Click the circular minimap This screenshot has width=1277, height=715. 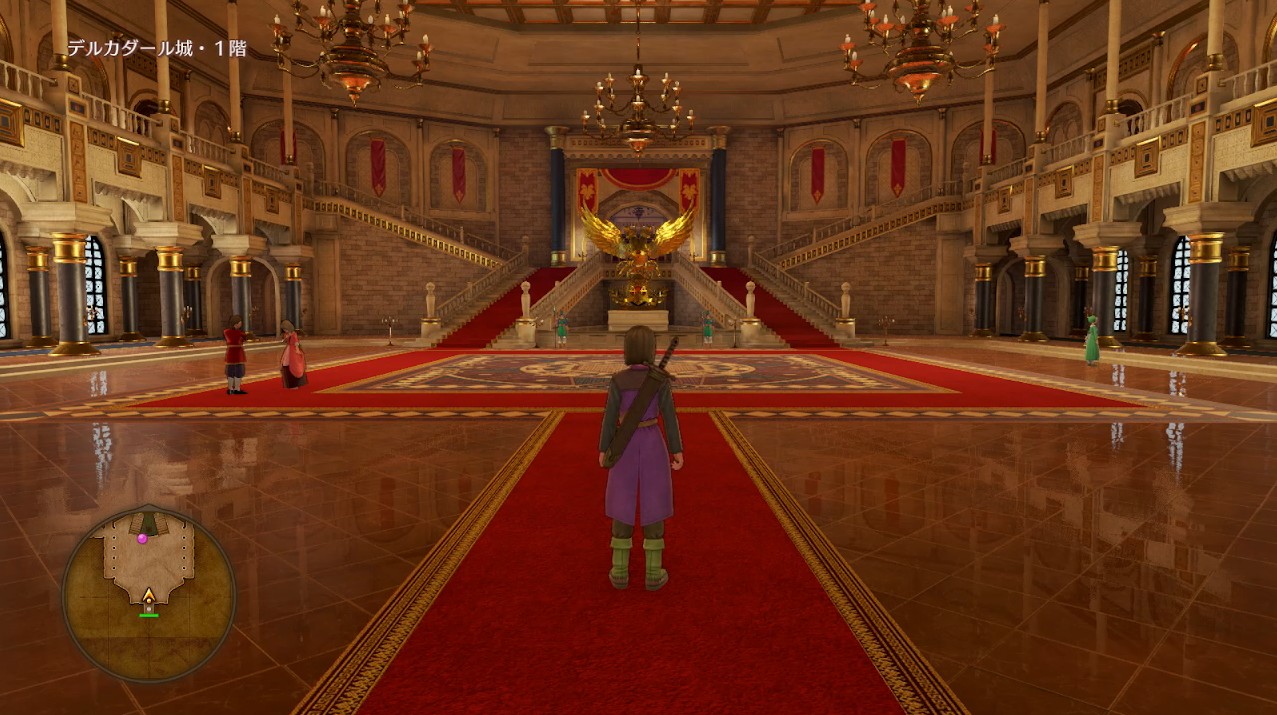point(148,594)
